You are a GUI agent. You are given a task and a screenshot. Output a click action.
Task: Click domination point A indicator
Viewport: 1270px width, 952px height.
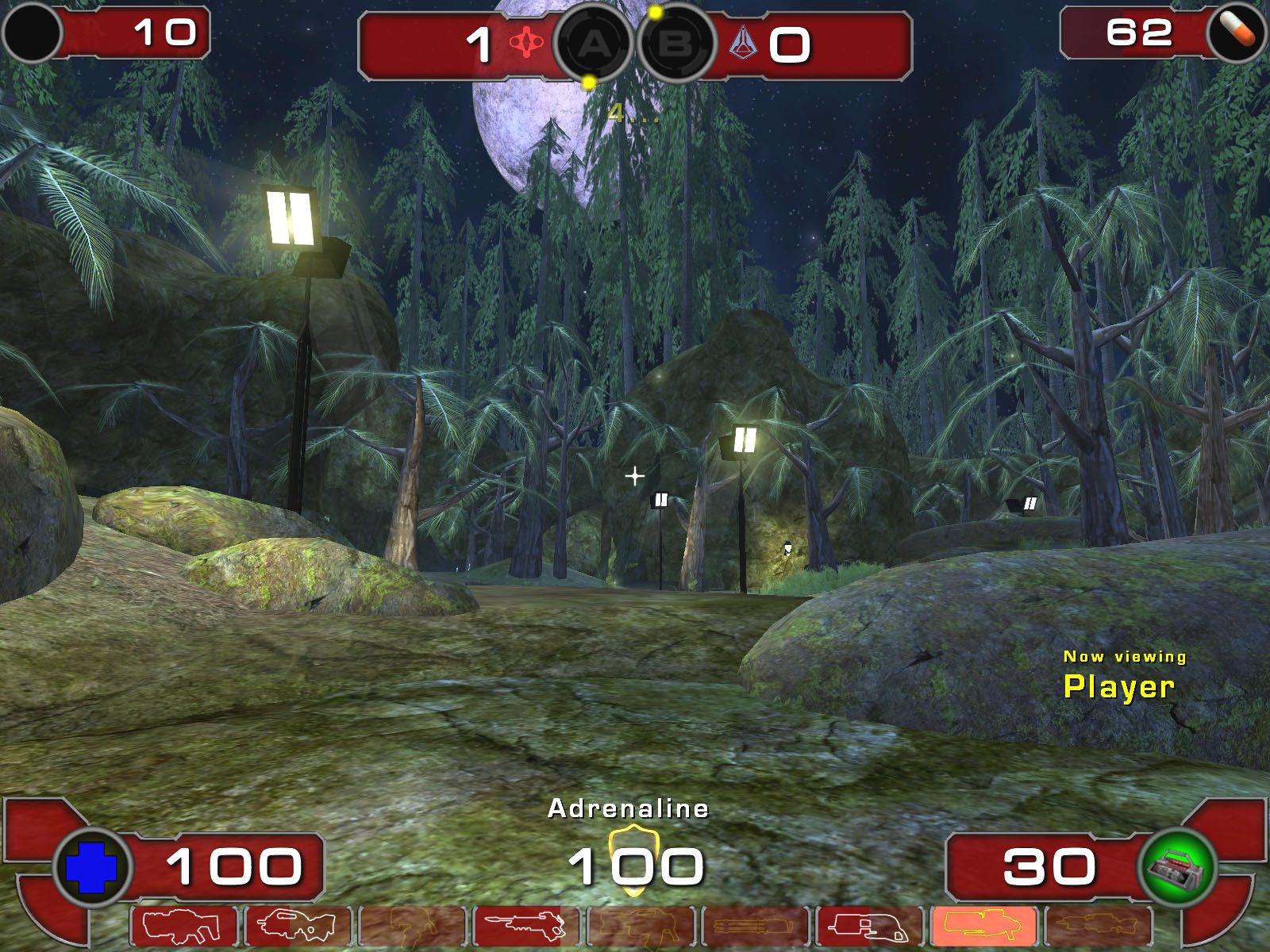(x=593, y=44)
